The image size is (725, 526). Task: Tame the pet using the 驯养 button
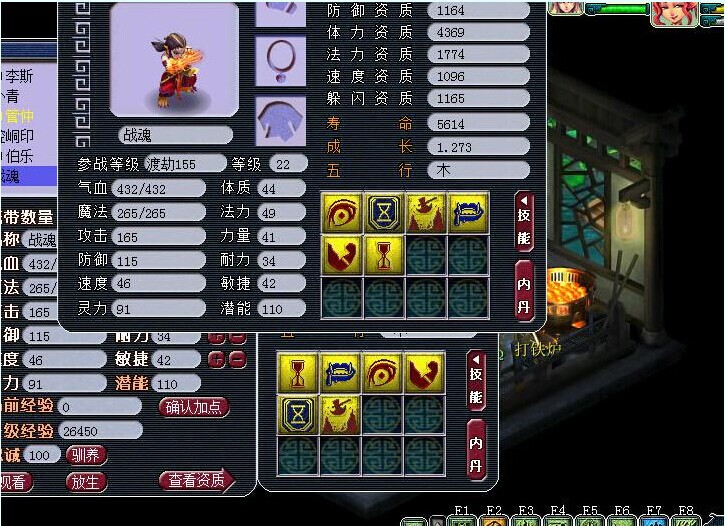pyautogui.click(x=86, y=455)
